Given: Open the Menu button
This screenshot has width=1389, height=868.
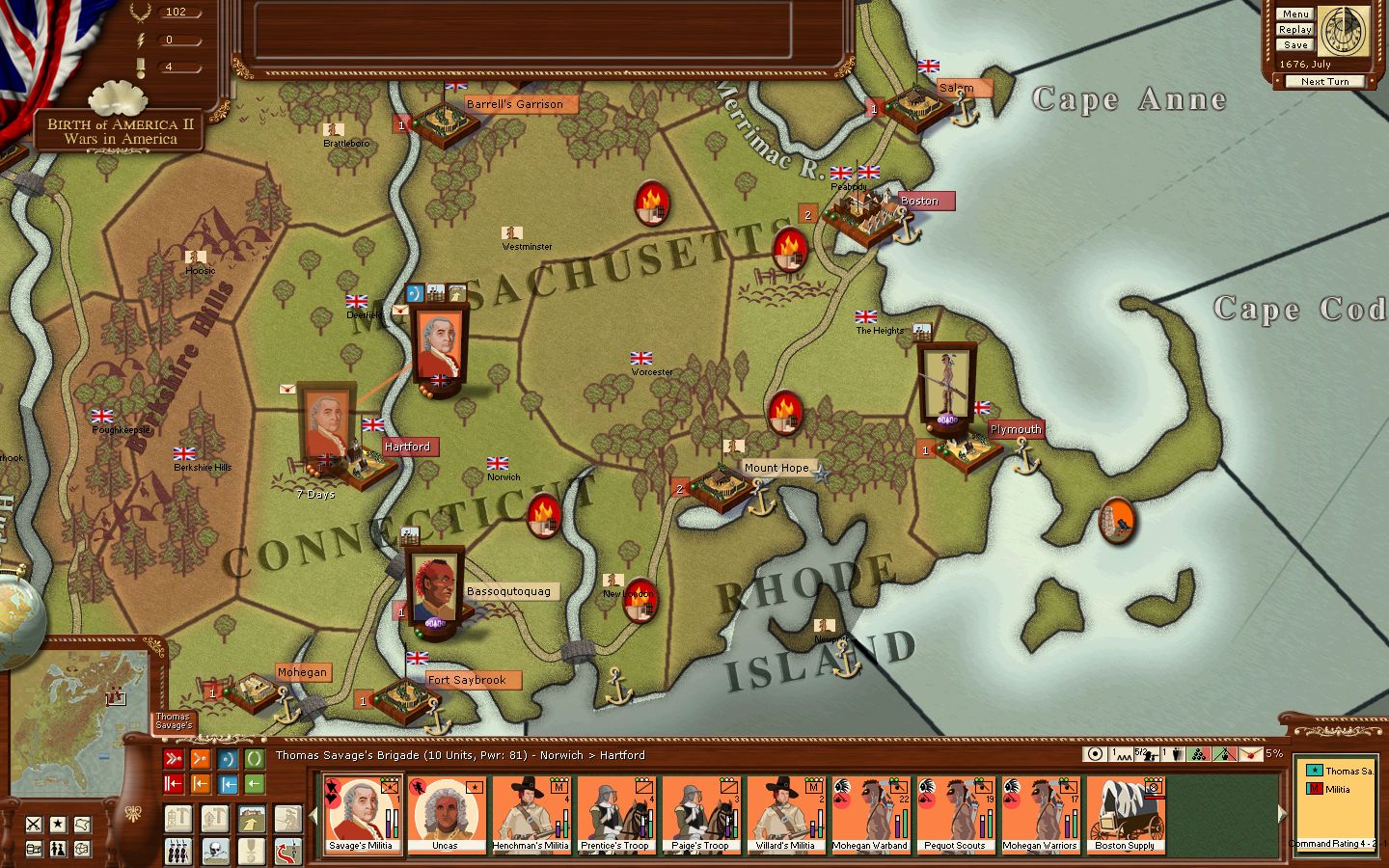Looking at the screenshot, I should (1294, 14).
